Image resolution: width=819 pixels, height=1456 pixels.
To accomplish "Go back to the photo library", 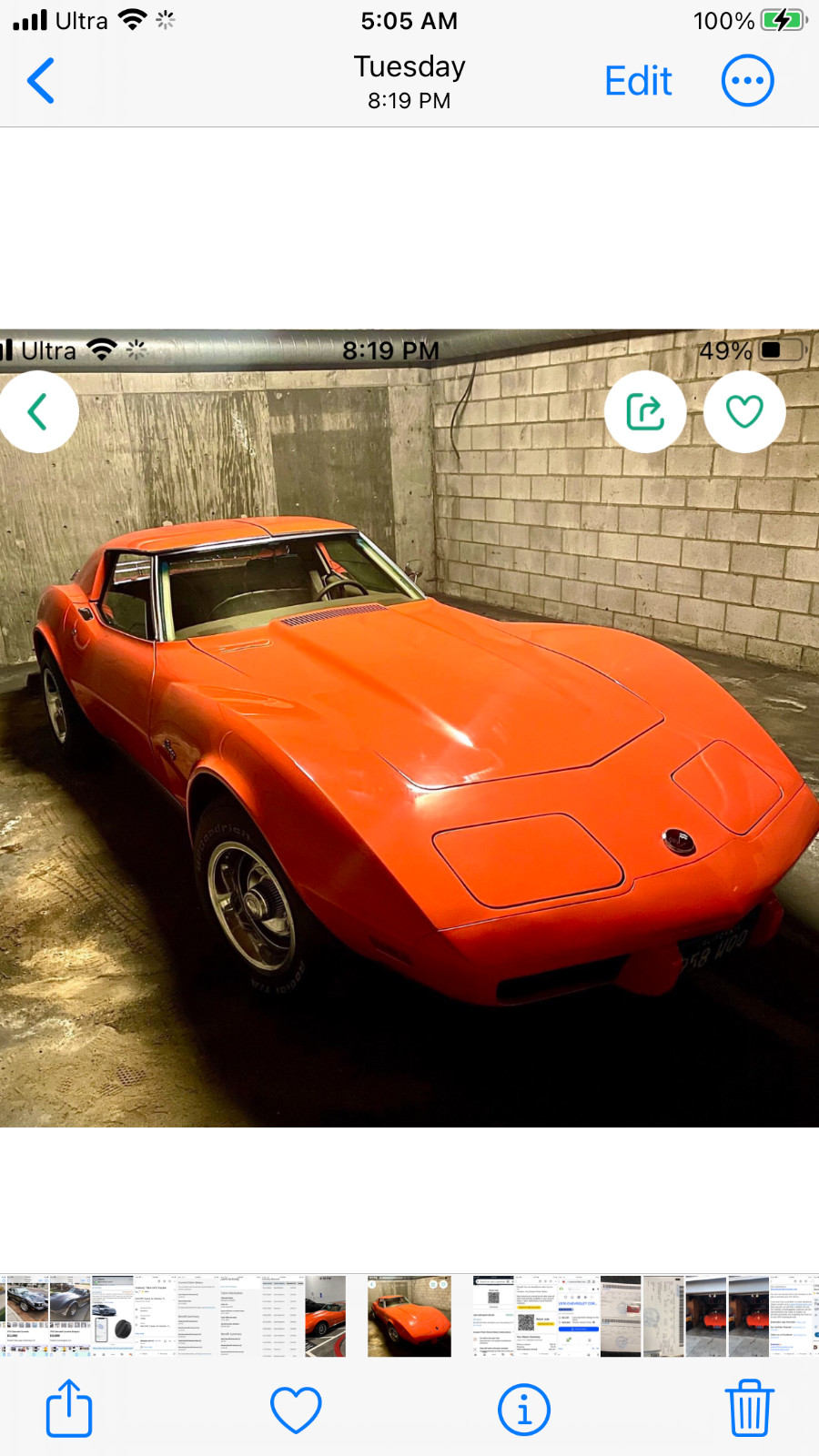I will pyautogui.click(x=41, y=81).
